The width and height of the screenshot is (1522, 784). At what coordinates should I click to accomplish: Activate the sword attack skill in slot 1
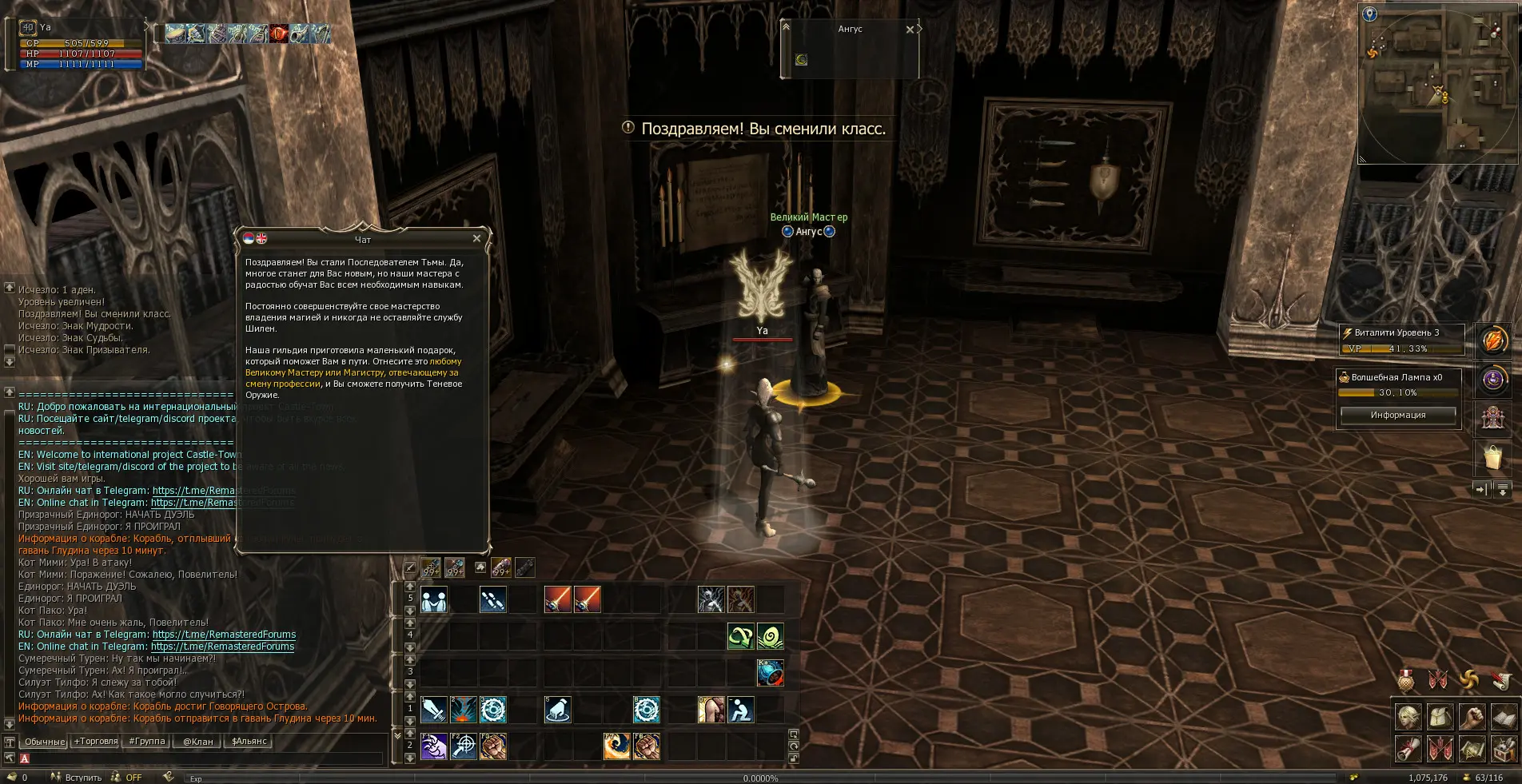434,710
